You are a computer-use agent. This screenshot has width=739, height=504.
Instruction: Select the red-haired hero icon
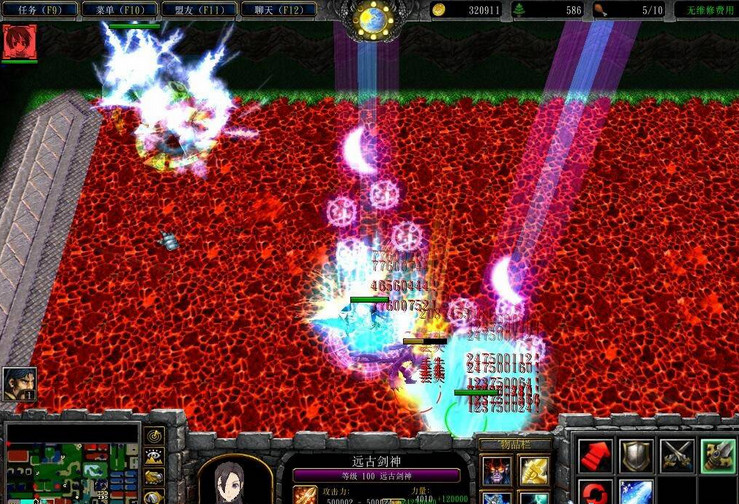(x=18, y=42)
